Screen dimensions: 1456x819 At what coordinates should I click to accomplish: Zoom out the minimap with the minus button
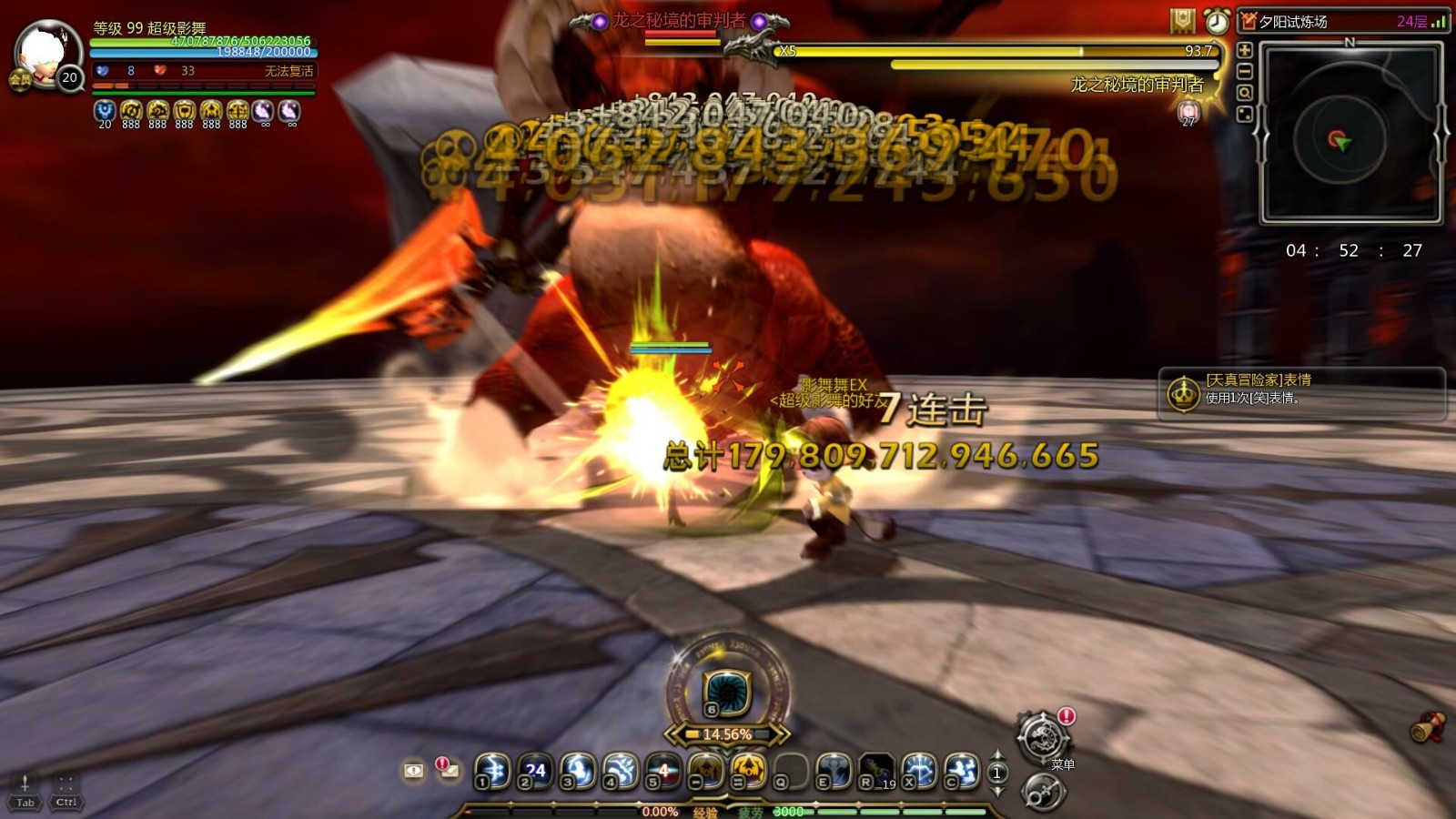[1244, 71]
